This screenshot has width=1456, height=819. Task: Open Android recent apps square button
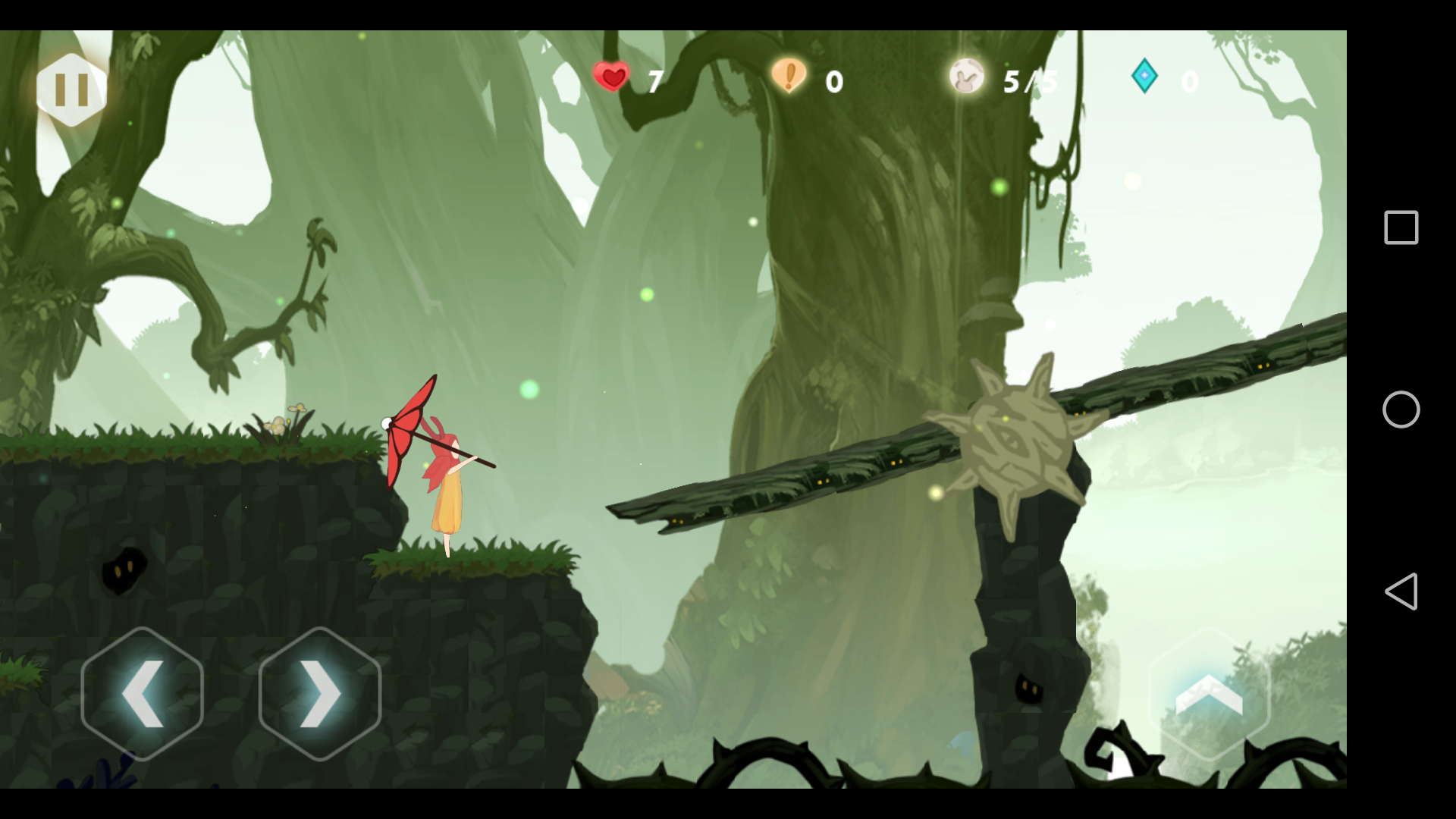pyautogui.click(x=1401, y=227)
